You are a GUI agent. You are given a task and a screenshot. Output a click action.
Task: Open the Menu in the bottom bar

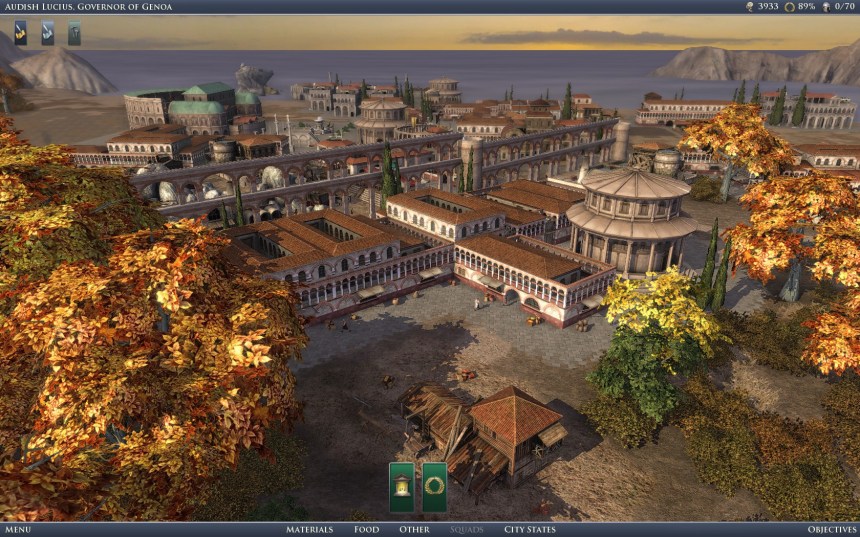18,529
